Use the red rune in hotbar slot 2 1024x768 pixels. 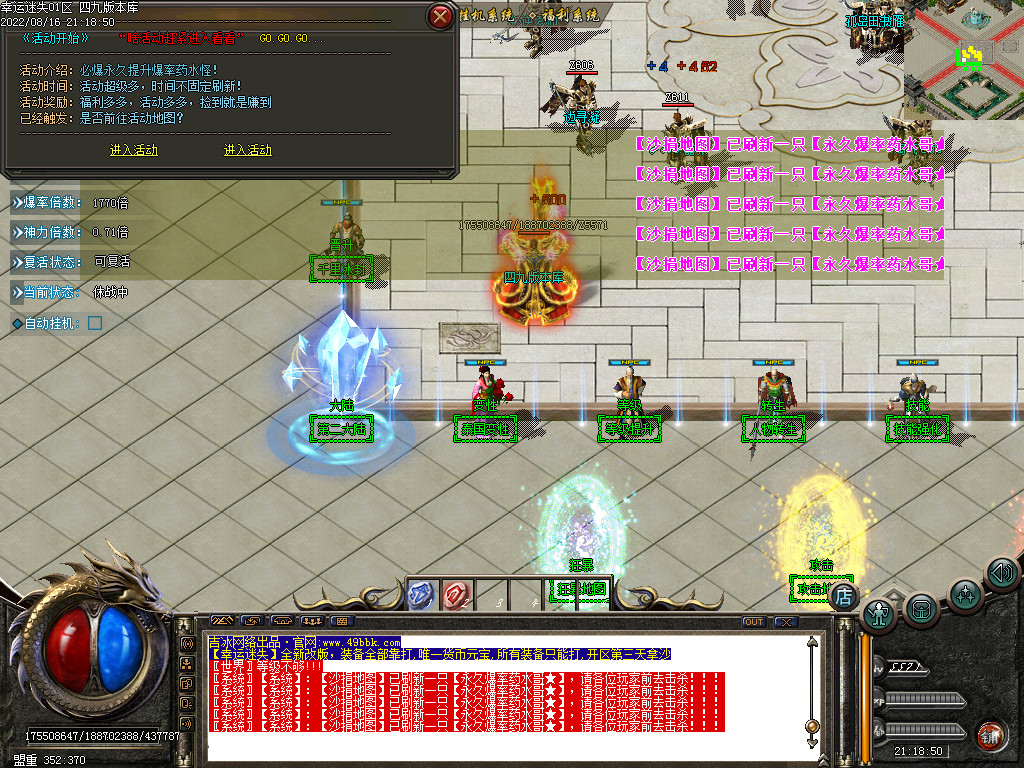point(456,595)
